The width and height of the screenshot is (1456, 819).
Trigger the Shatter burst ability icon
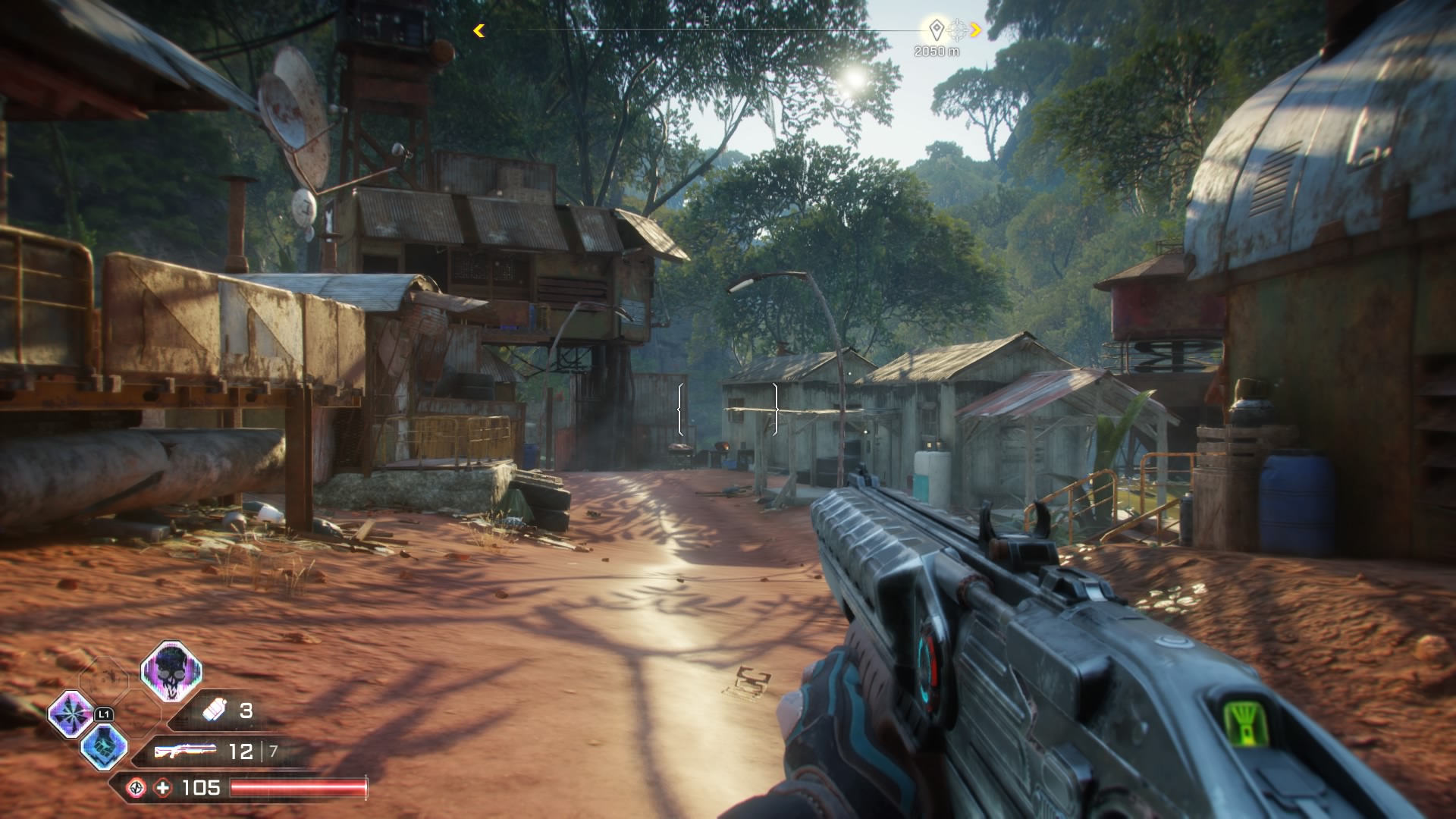[71, 714]
